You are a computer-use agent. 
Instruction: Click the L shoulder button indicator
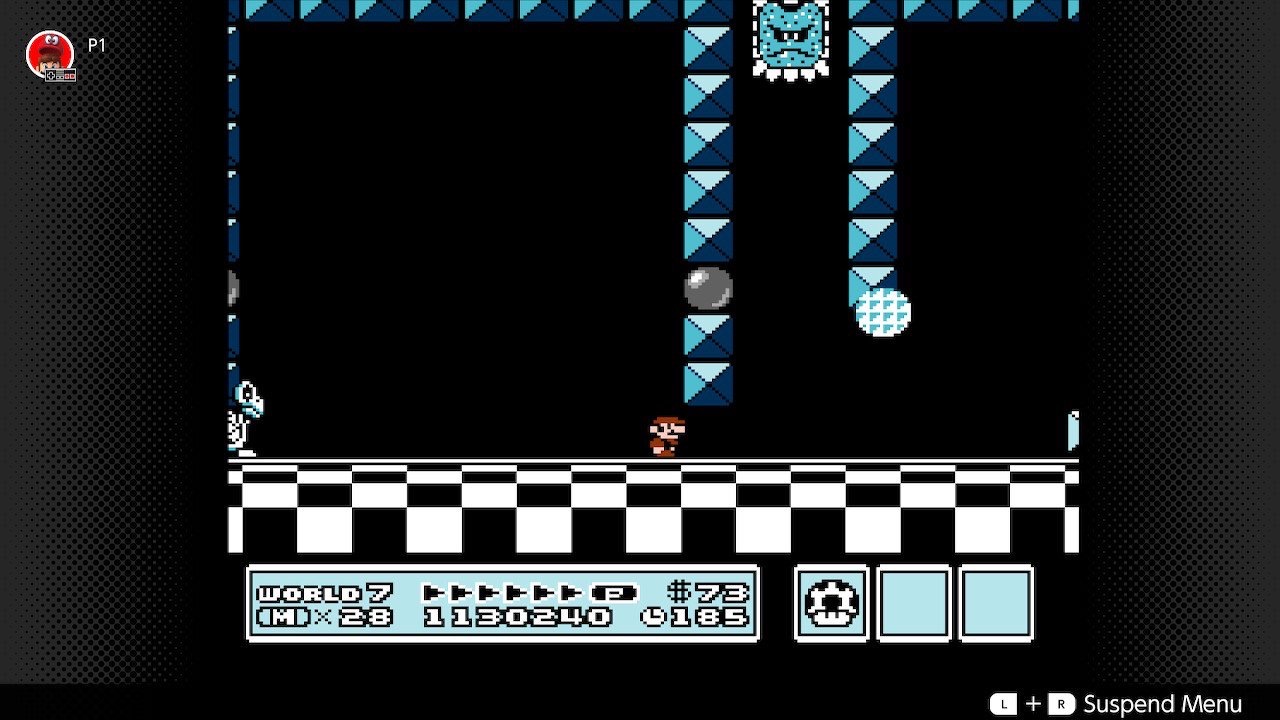[1004, 704]
